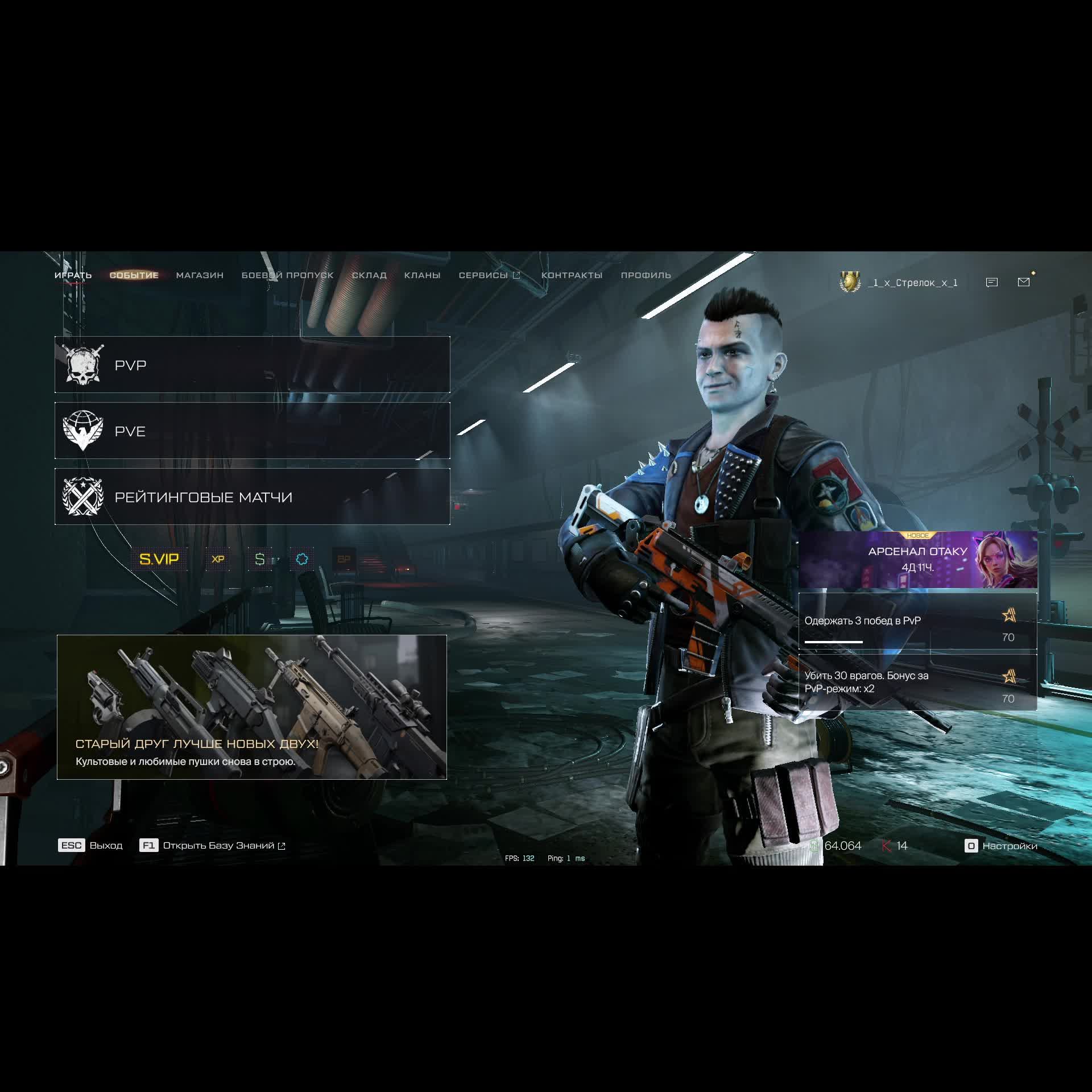The height and width of the screenshot is (1092, 1092).
Task: Open the Настройки settings button
Action: coord(1001,846)
